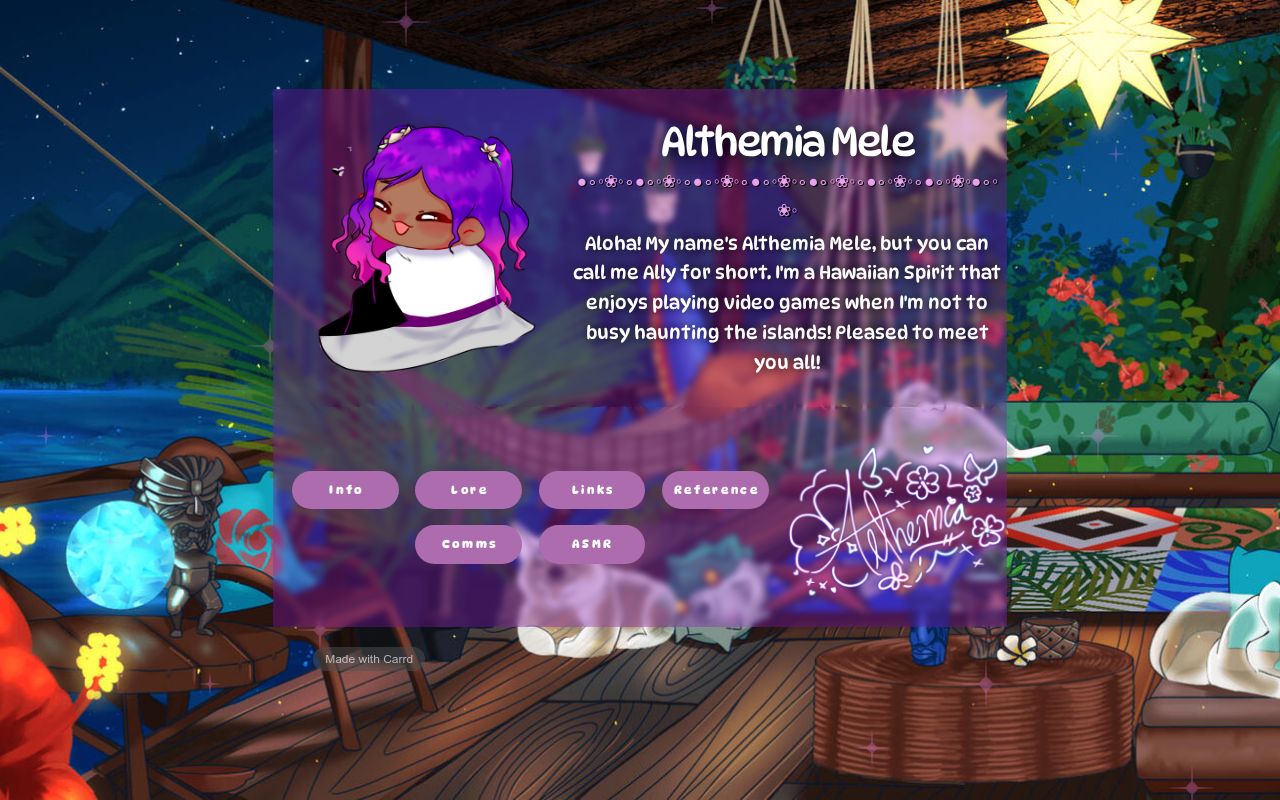Image resolution: width=1280 pixels, height=800 pixels.
Task: Open the Lore section
Action: pos(468,490)
